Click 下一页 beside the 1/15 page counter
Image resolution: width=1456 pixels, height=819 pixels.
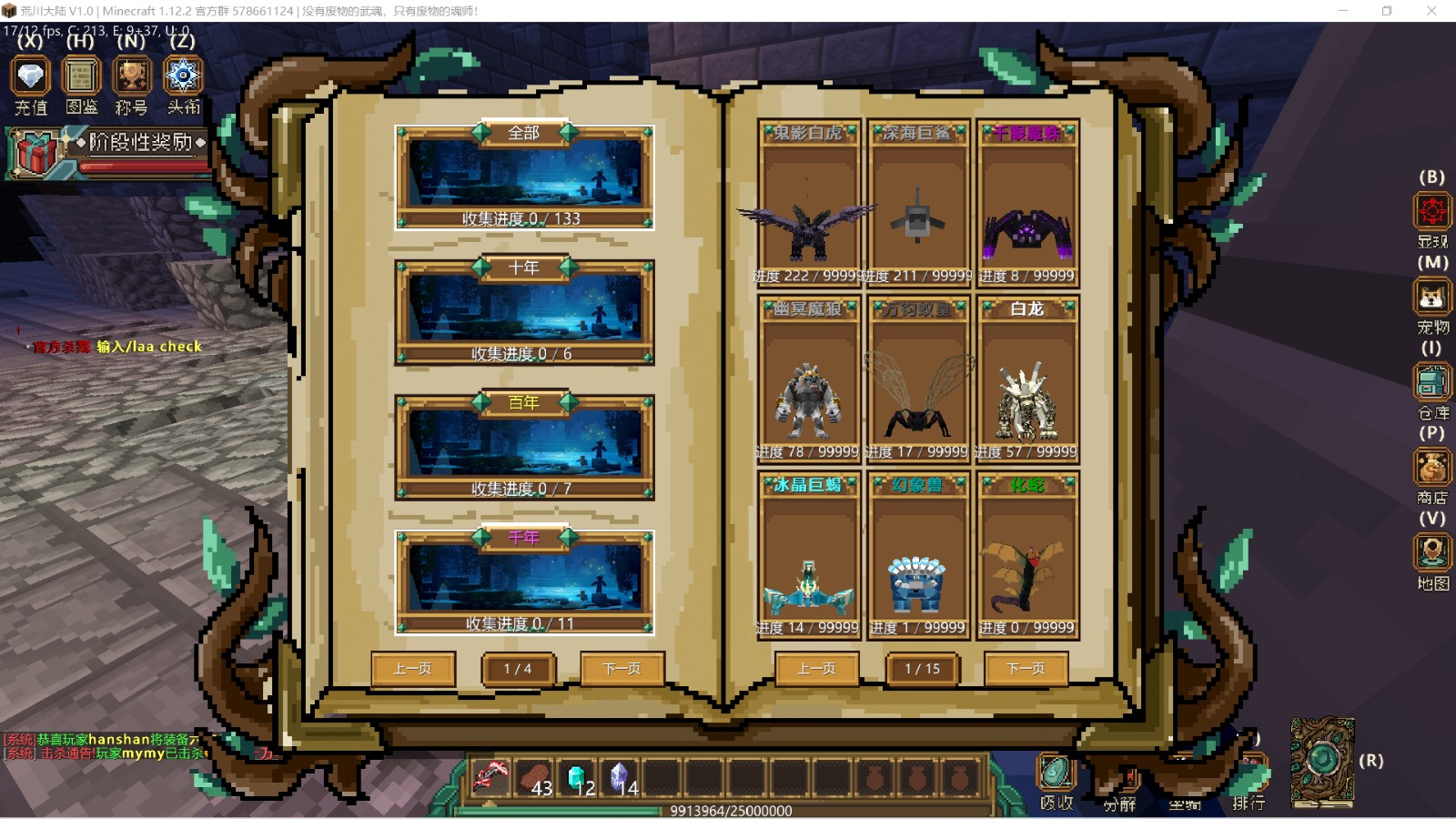(x=1026, y=669)
